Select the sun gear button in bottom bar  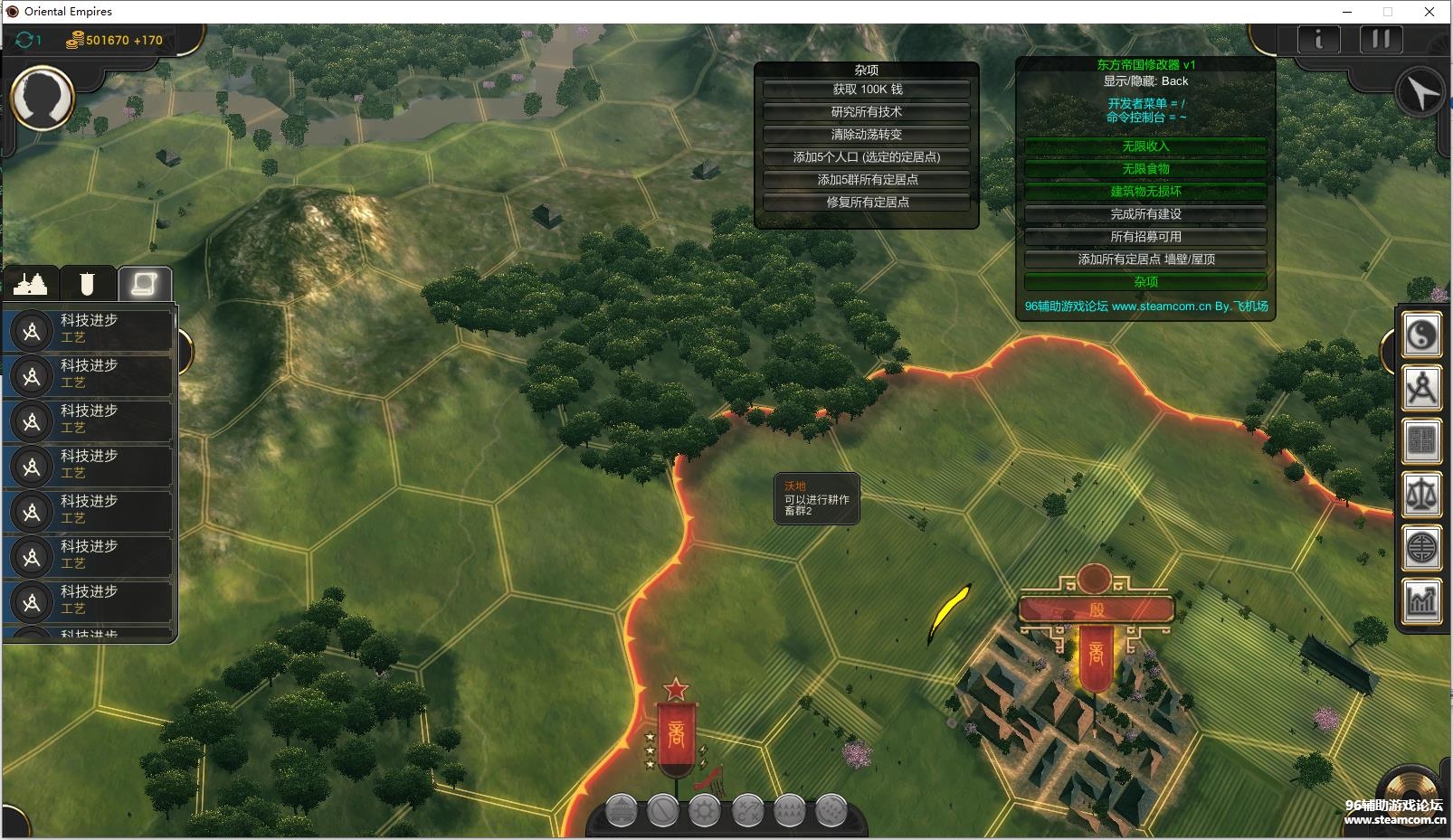point(704,811)
